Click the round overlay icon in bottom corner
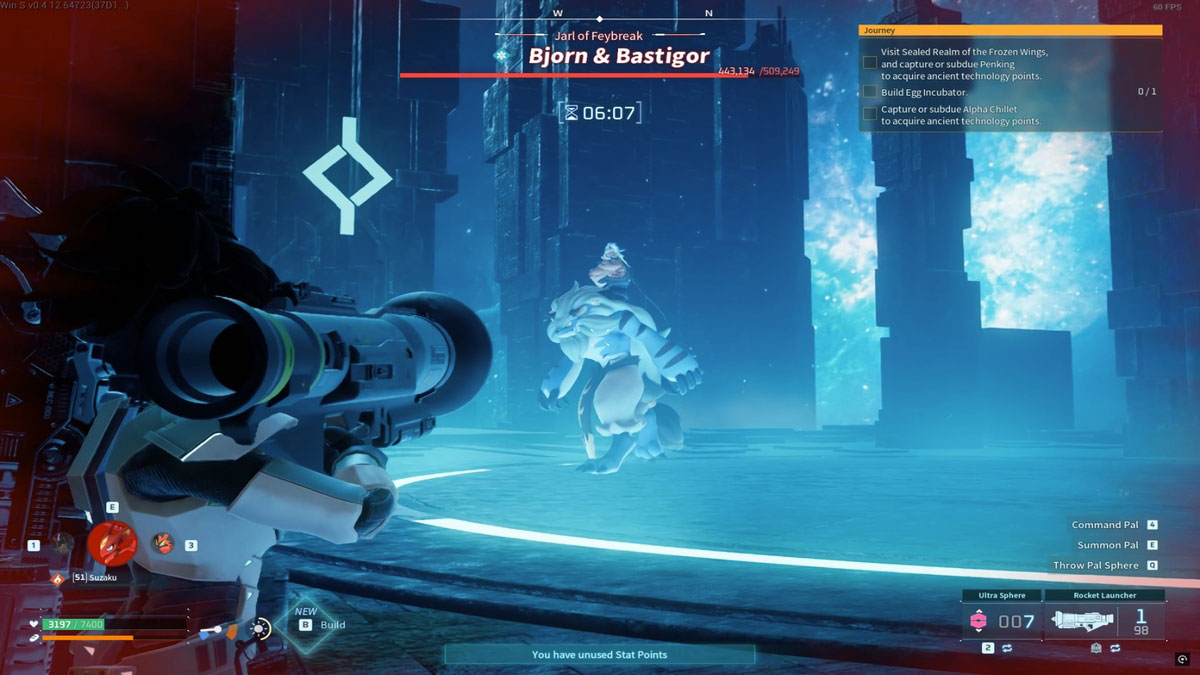1200x675 pixels. [1182, 660]
